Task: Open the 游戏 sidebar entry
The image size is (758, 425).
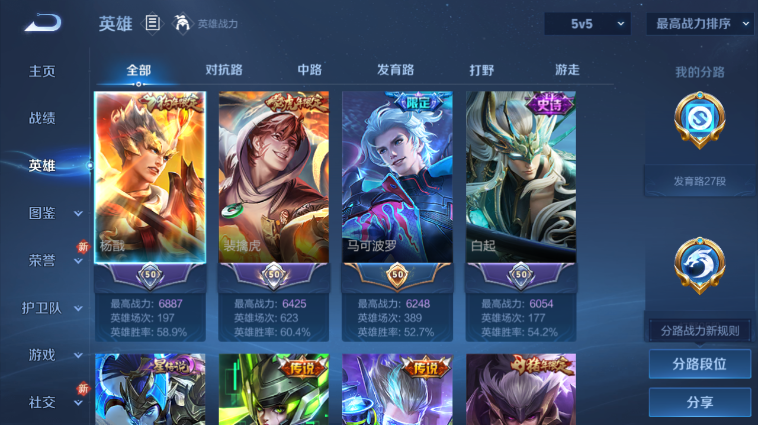Action: (42, 355)
